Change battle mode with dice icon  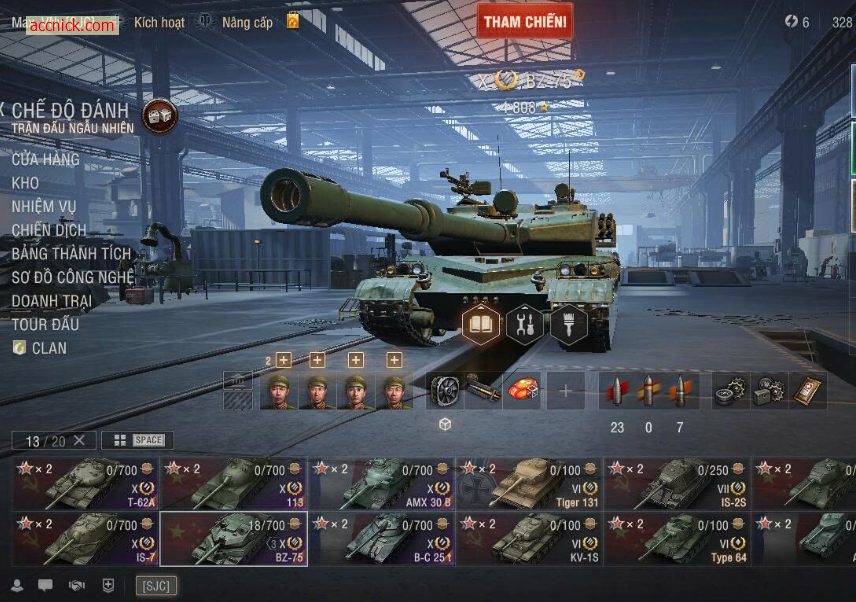tap(160, 116)
